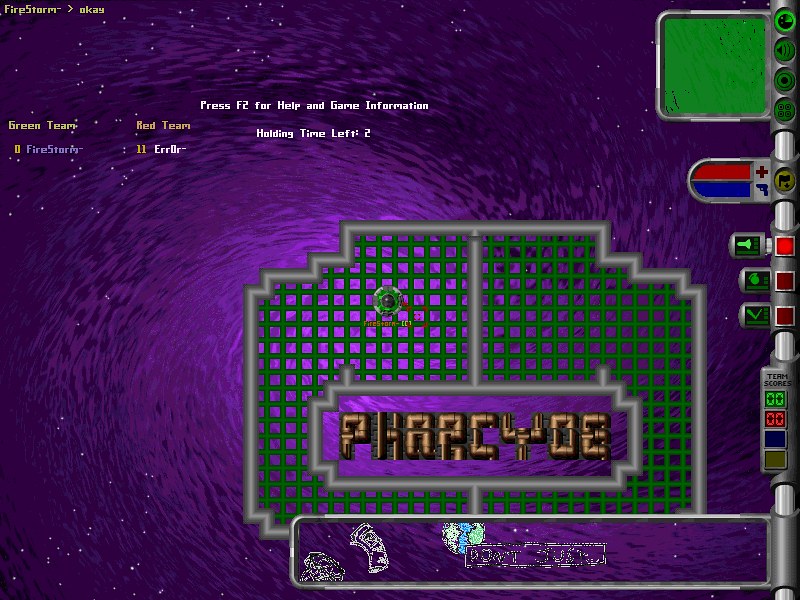800x600 pixels.
Task: Select the green checkmark weapon icon
Action: click(x=753, y=315)
